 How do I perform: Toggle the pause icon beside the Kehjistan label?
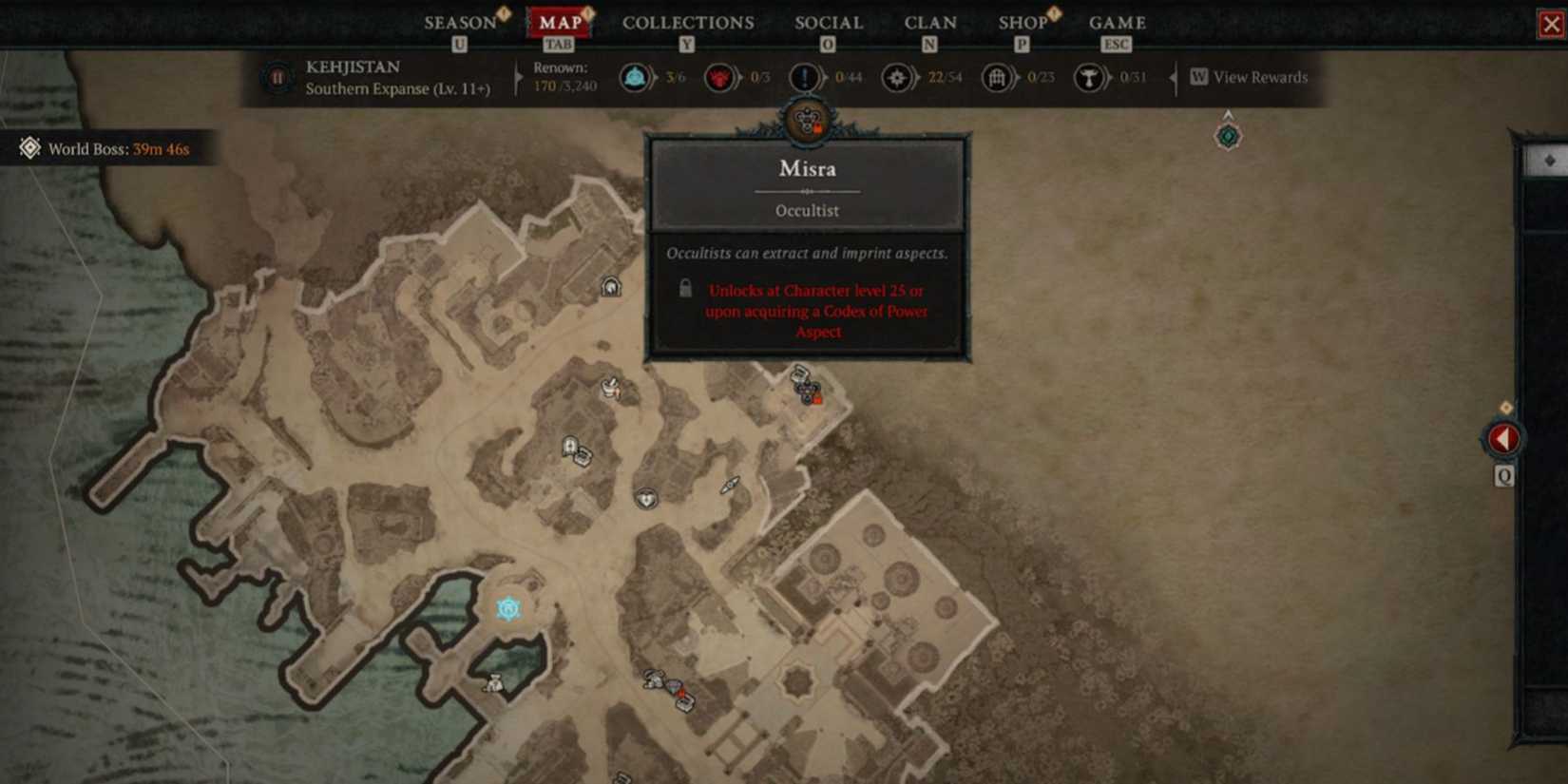tap(277, 78)
